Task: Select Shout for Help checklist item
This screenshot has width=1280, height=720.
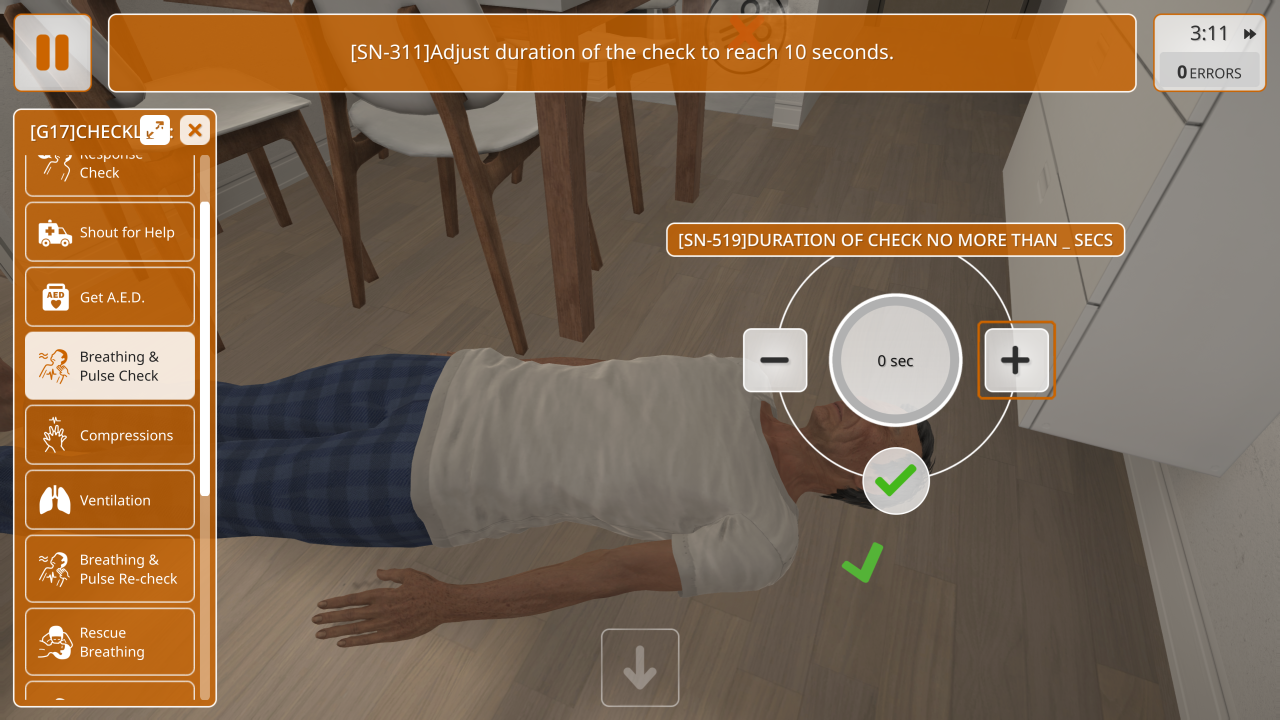Action: [110, 233]
